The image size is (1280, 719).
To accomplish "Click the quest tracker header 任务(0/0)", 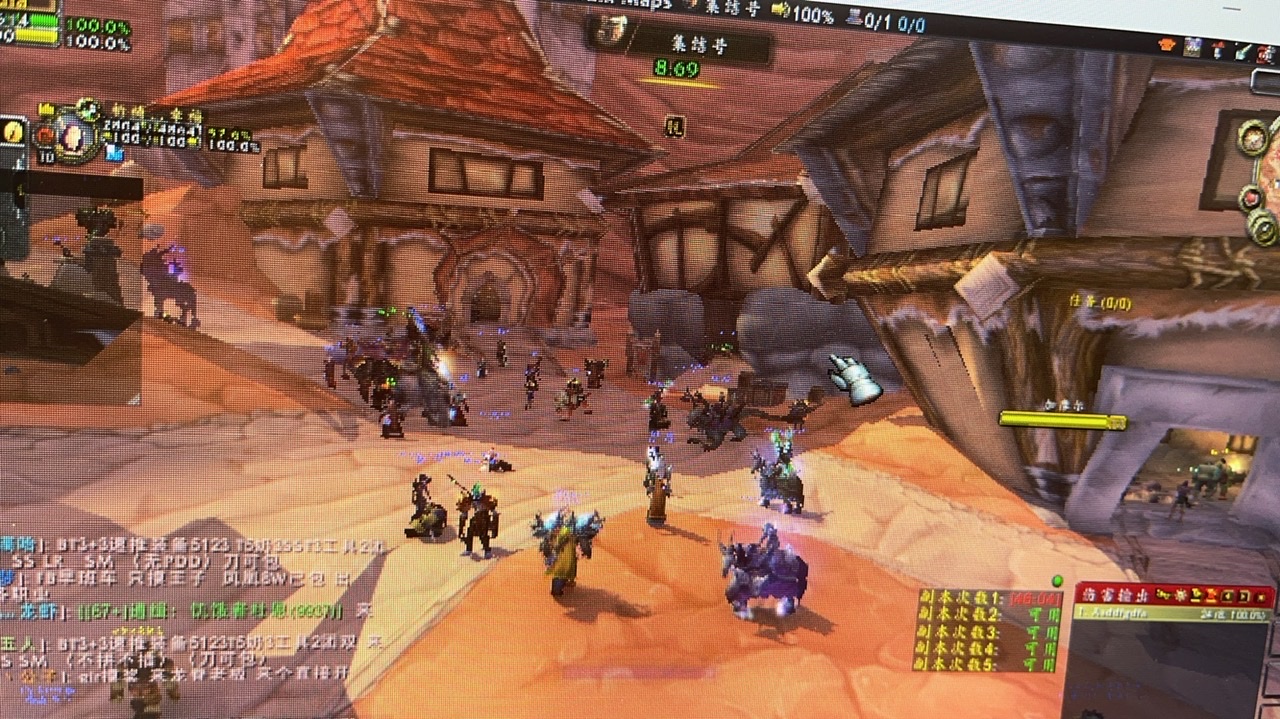I will pyautogui.click(x=1100, y=302).
